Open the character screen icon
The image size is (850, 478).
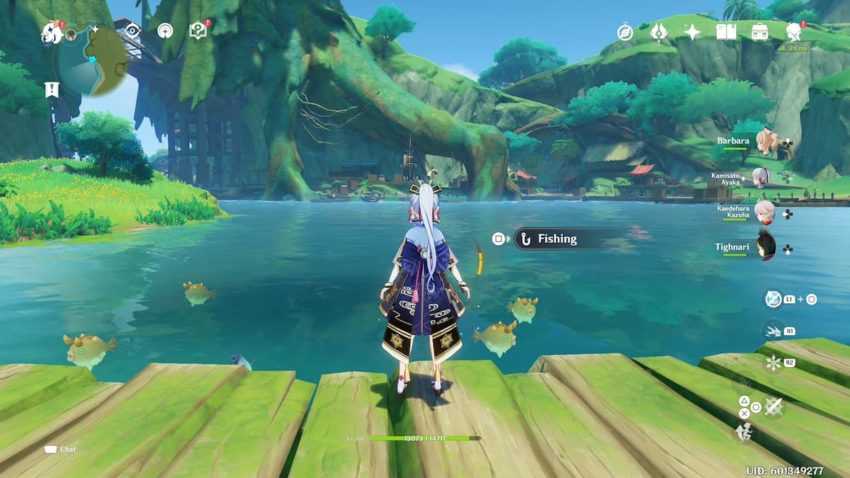coord(794,32)
